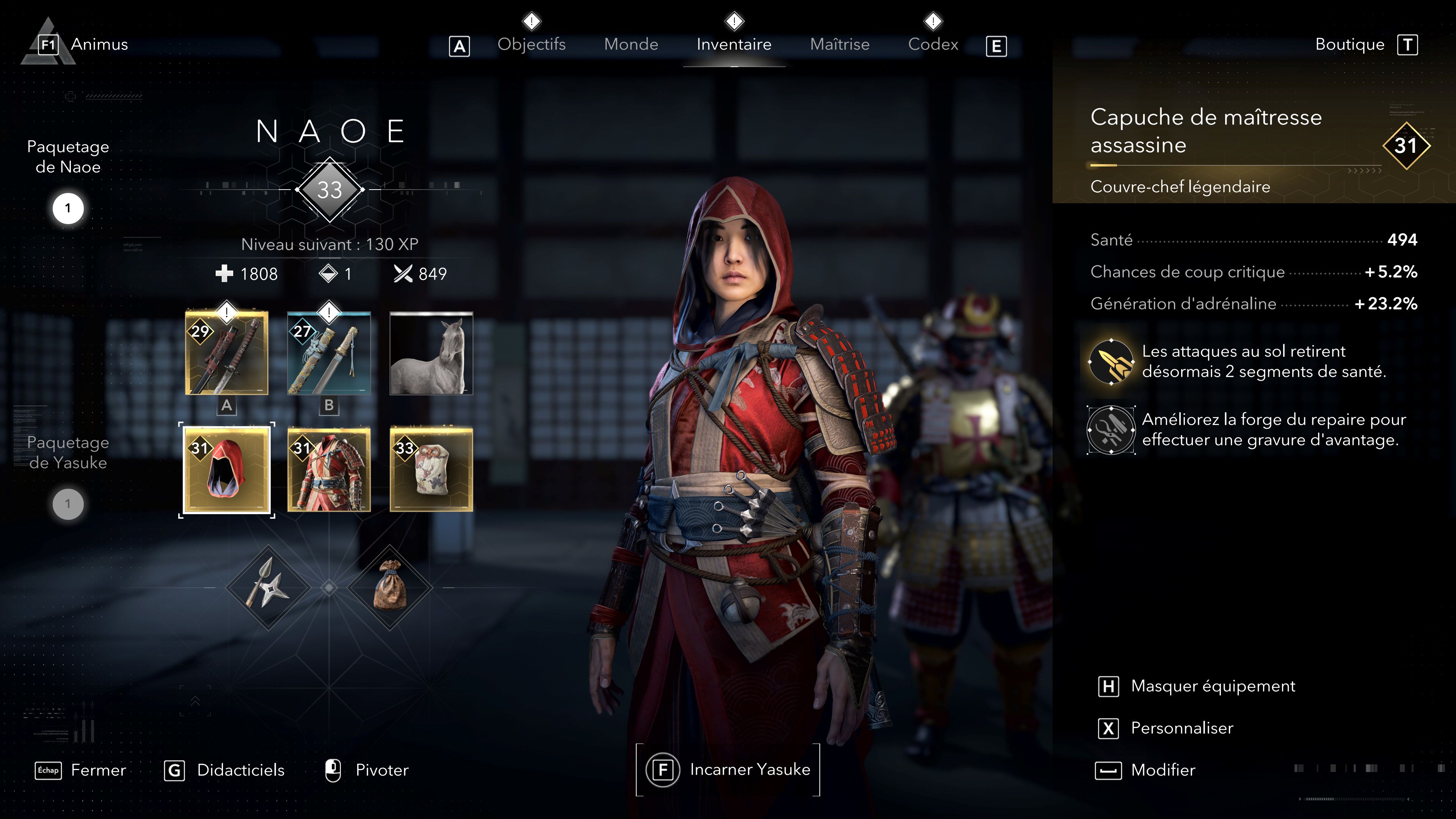Open the level 33 trinket slot
The image size is (1456, 819).
(431, 471)
